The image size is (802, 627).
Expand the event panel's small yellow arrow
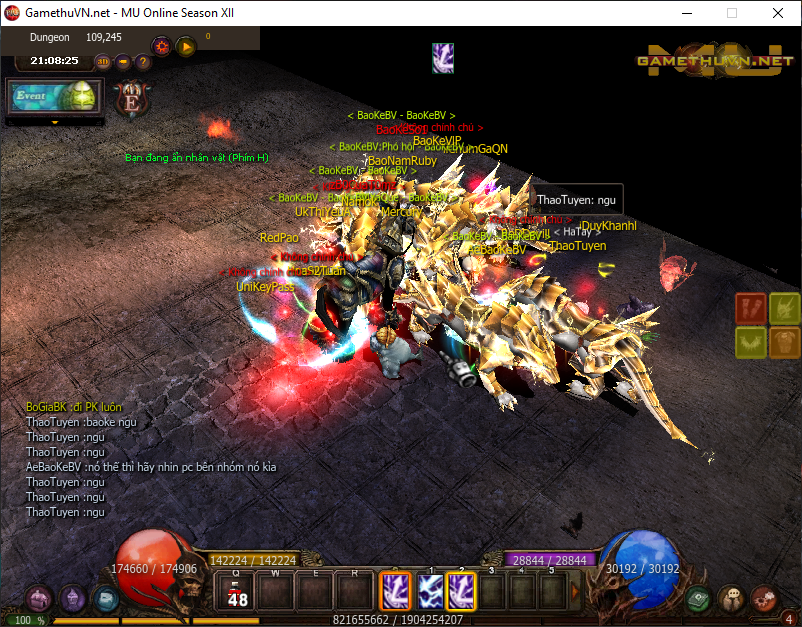point(54,122)
